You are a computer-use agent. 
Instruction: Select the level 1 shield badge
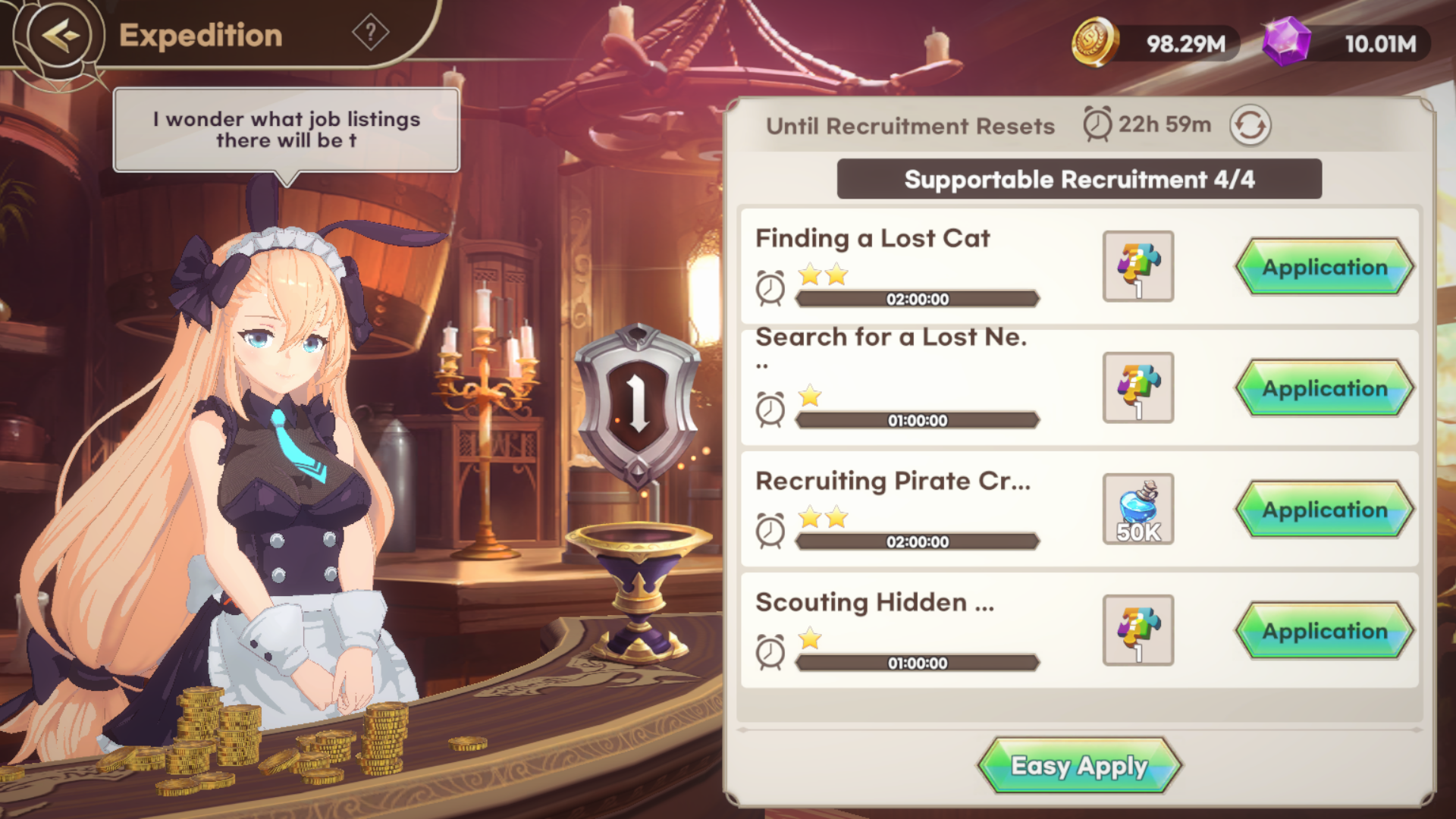coord(637,402)
